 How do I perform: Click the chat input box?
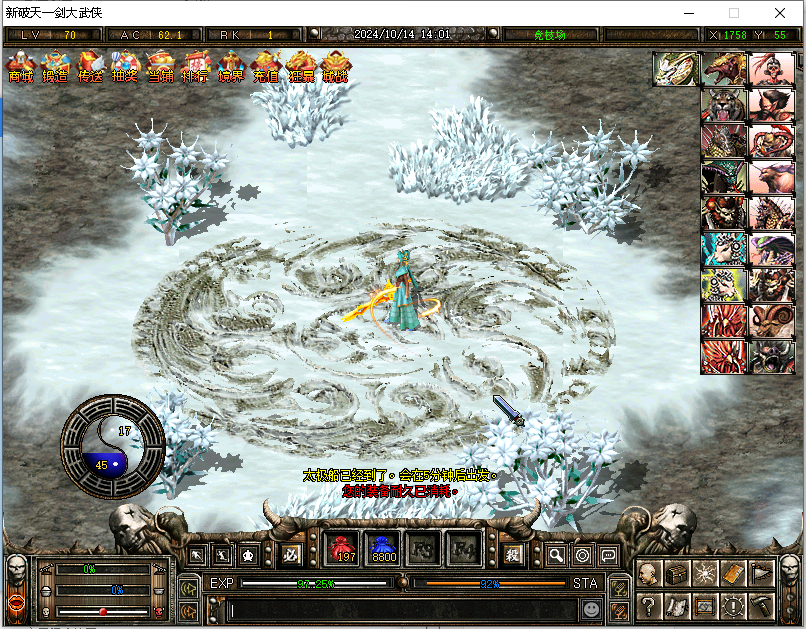[x=400, y=608]
